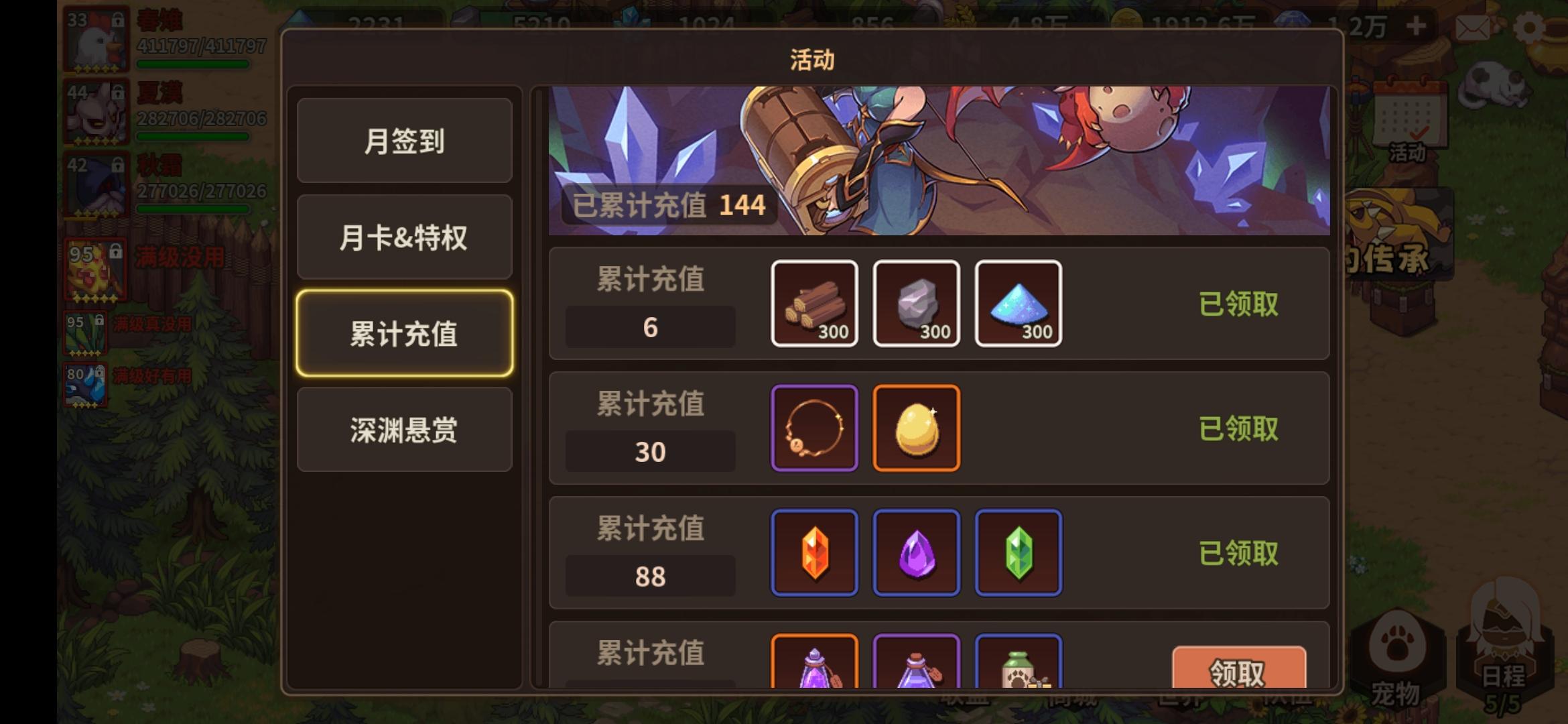Screen dimensions: 1568x724
Task: Switch to the 月签到 tab
Action: pos(404,141)
